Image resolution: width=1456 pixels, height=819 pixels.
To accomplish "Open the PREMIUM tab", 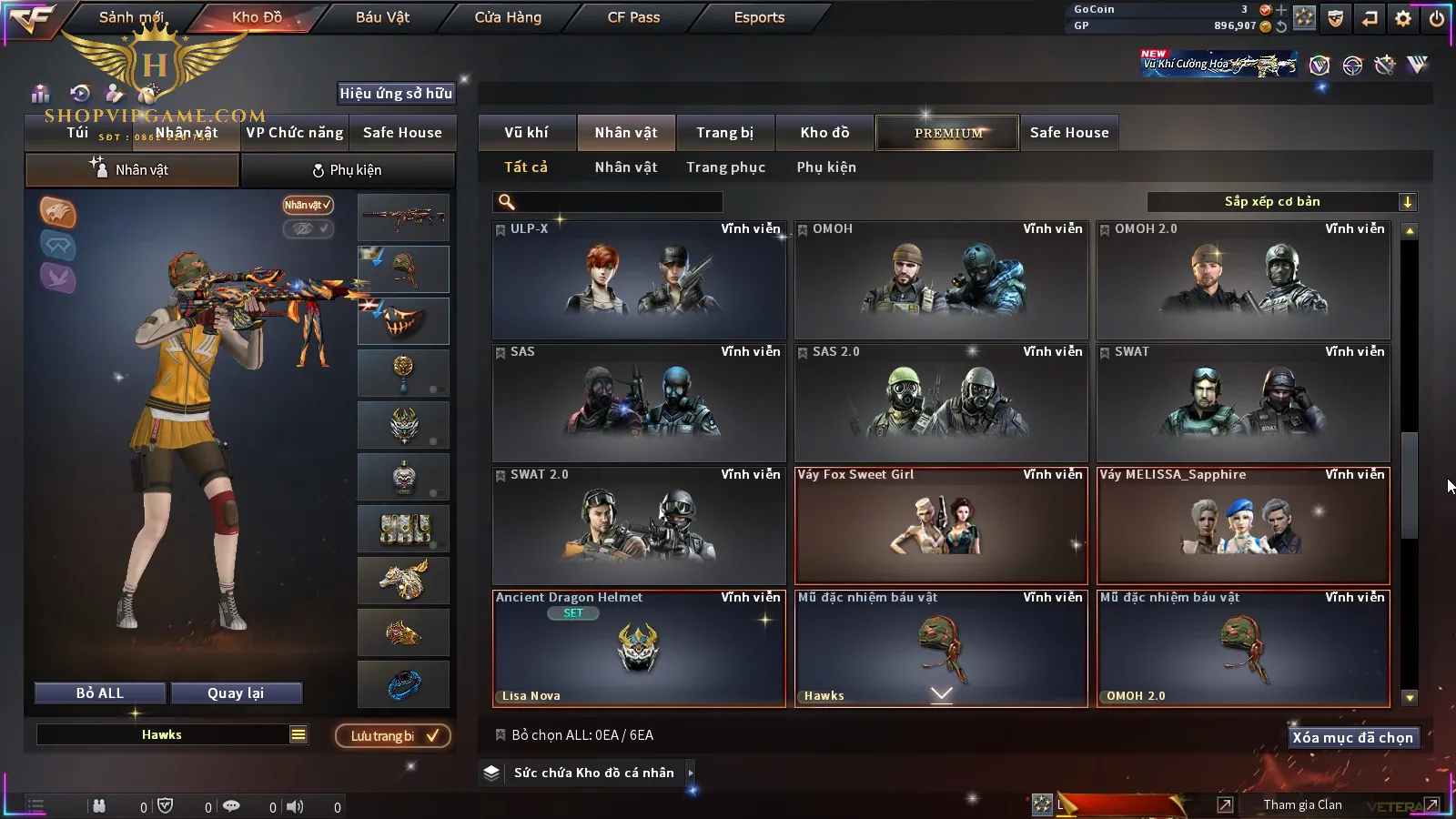I will click(947, 133).
